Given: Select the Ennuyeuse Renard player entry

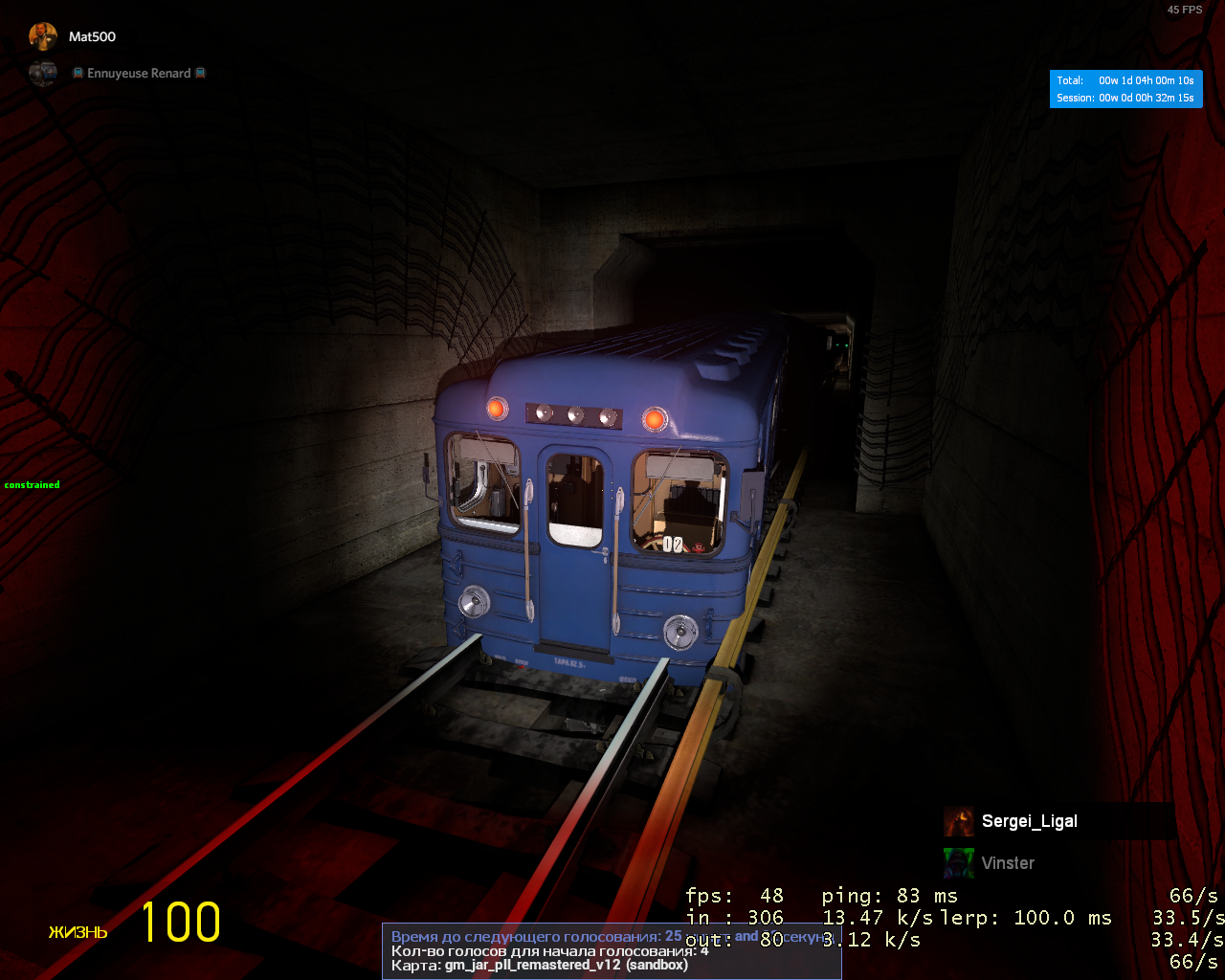Looking at the screenshot, I should [139, 74].
